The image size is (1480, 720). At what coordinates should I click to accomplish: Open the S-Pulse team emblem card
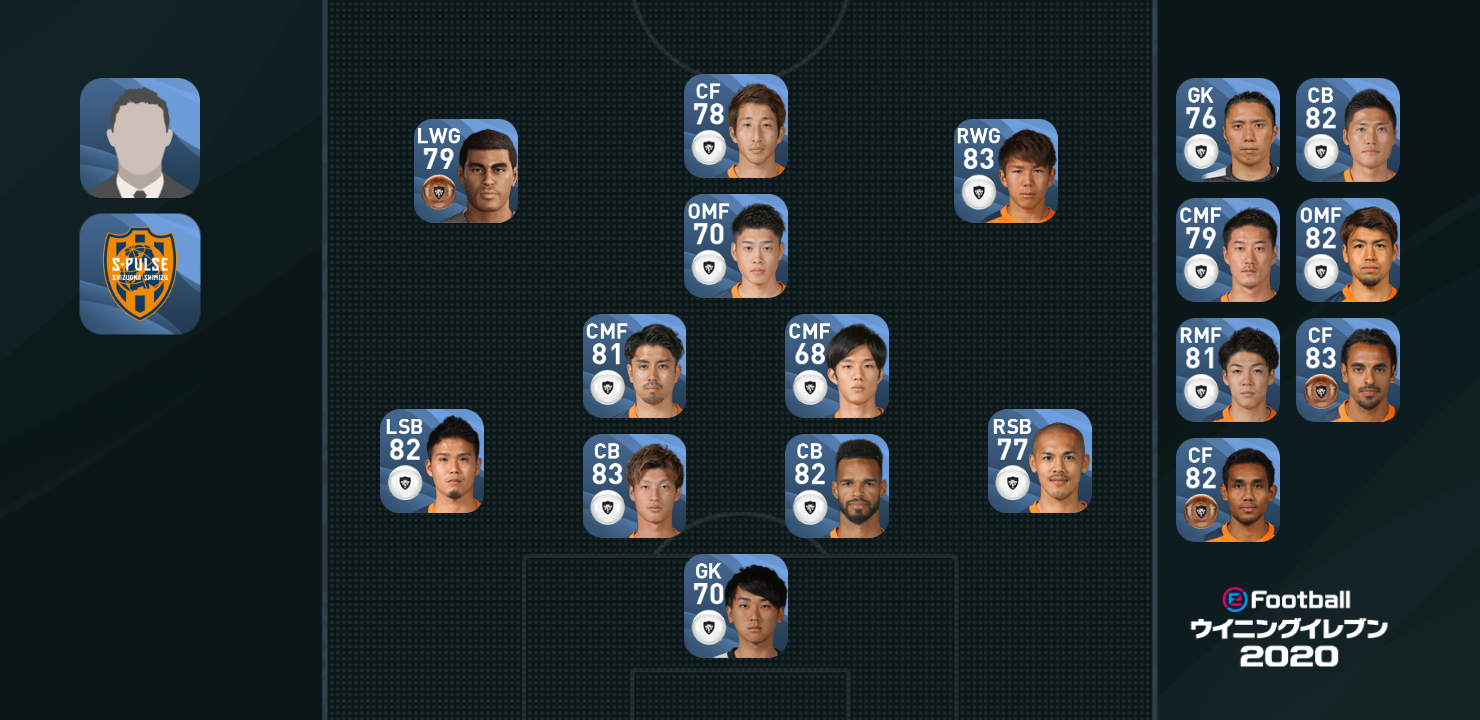(140, 273)
